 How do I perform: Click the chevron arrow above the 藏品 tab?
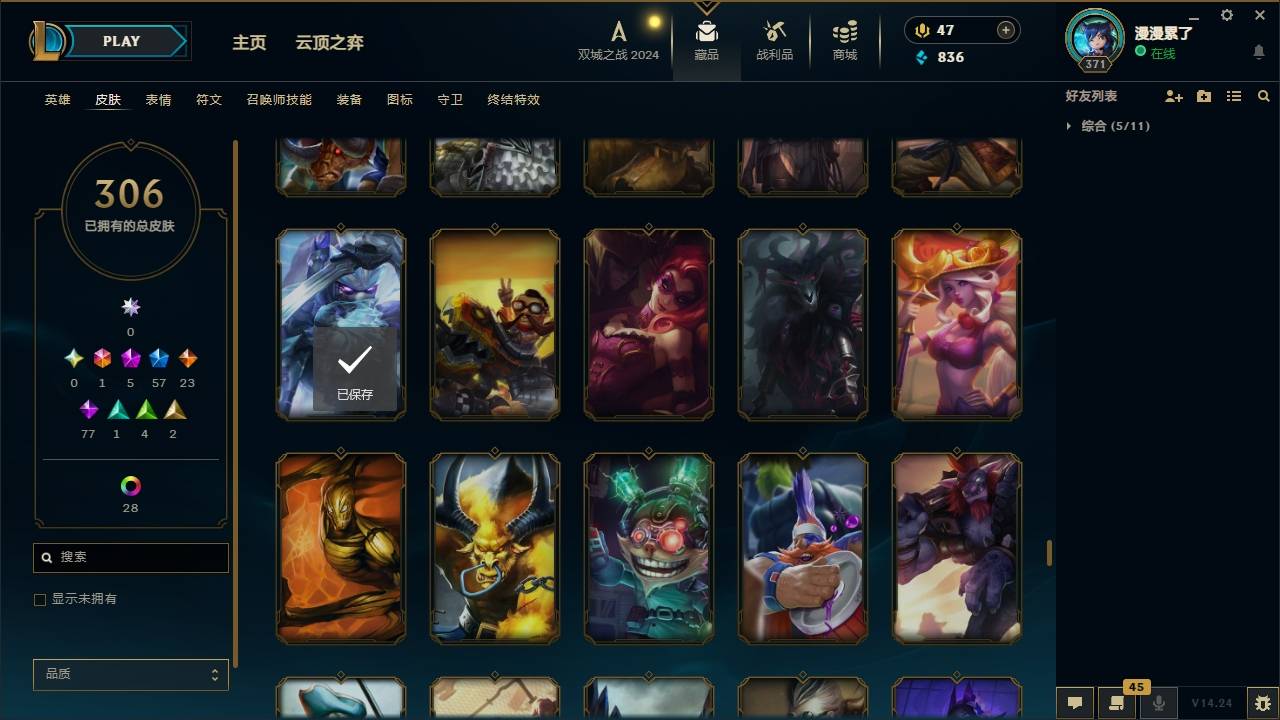pyautogui.click(x=707, y=6)
